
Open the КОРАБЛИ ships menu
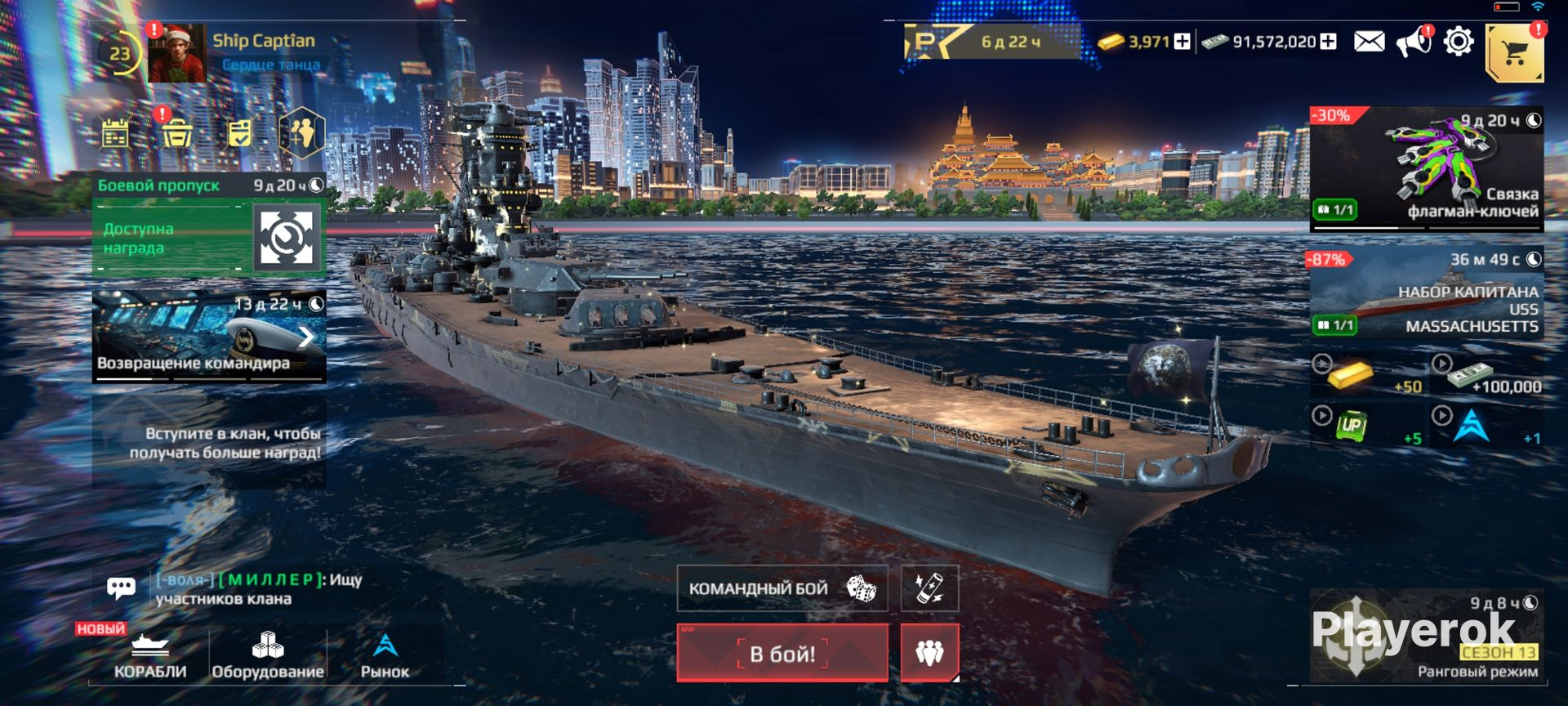(150, 656)
